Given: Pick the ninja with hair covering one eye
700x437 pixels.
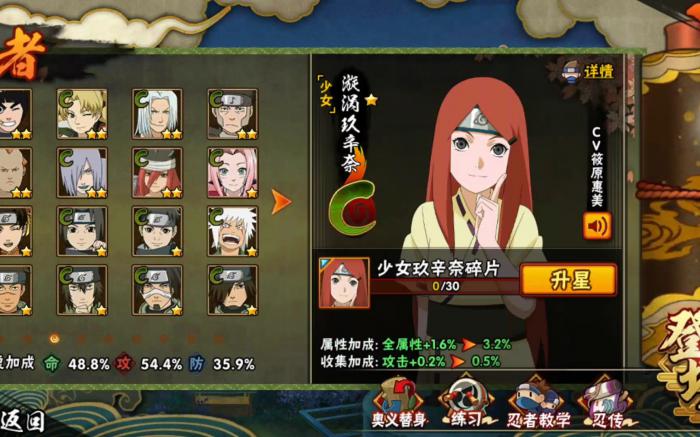Looking at the screenshot, I should coord(232,290).
